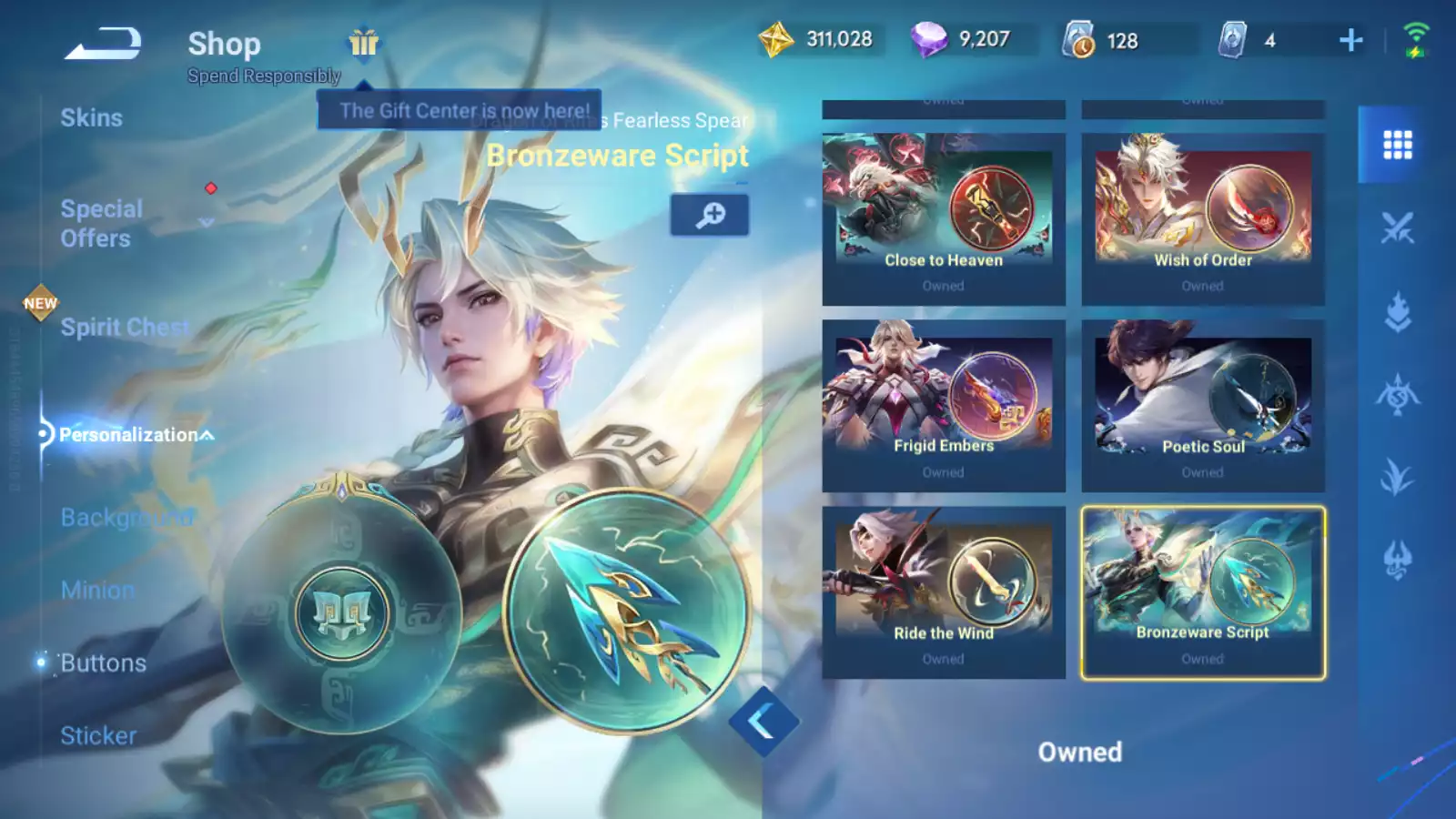
Task: Choose the Wish of Order button set
Action: (1202, 219)
